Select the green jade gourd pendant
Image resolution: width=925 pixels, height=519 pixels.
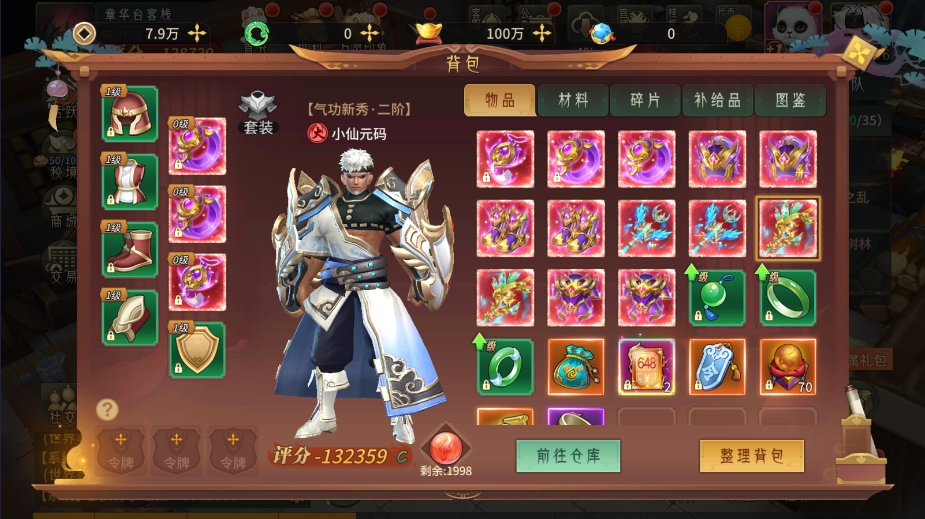[x=717, y=297]
